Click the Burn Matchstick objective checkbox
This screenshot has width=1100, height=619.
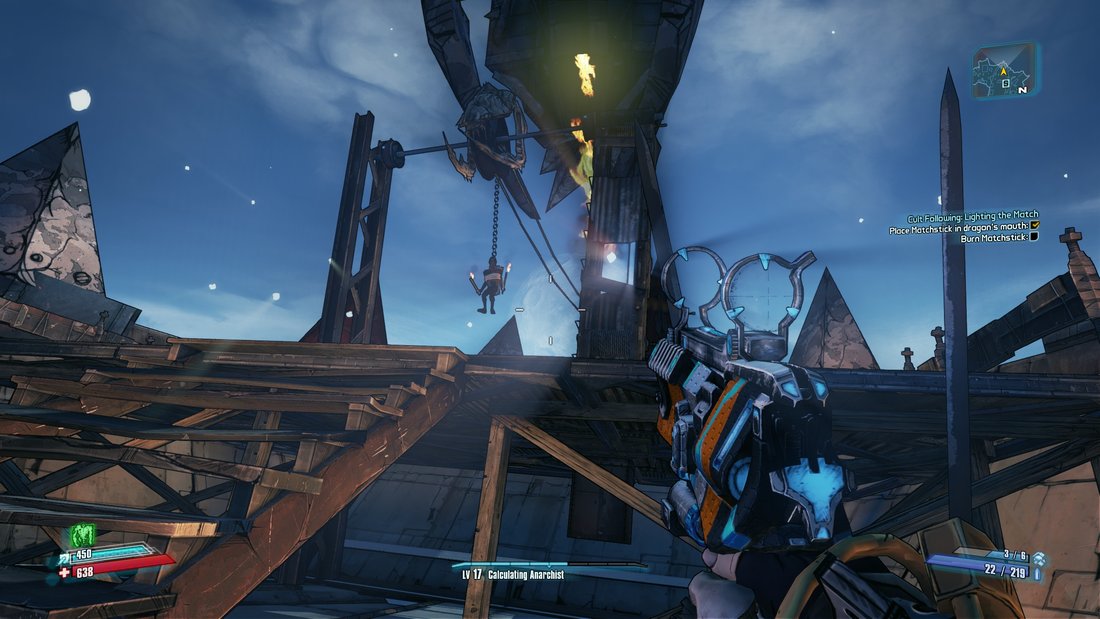click(x=1034, y=237)
